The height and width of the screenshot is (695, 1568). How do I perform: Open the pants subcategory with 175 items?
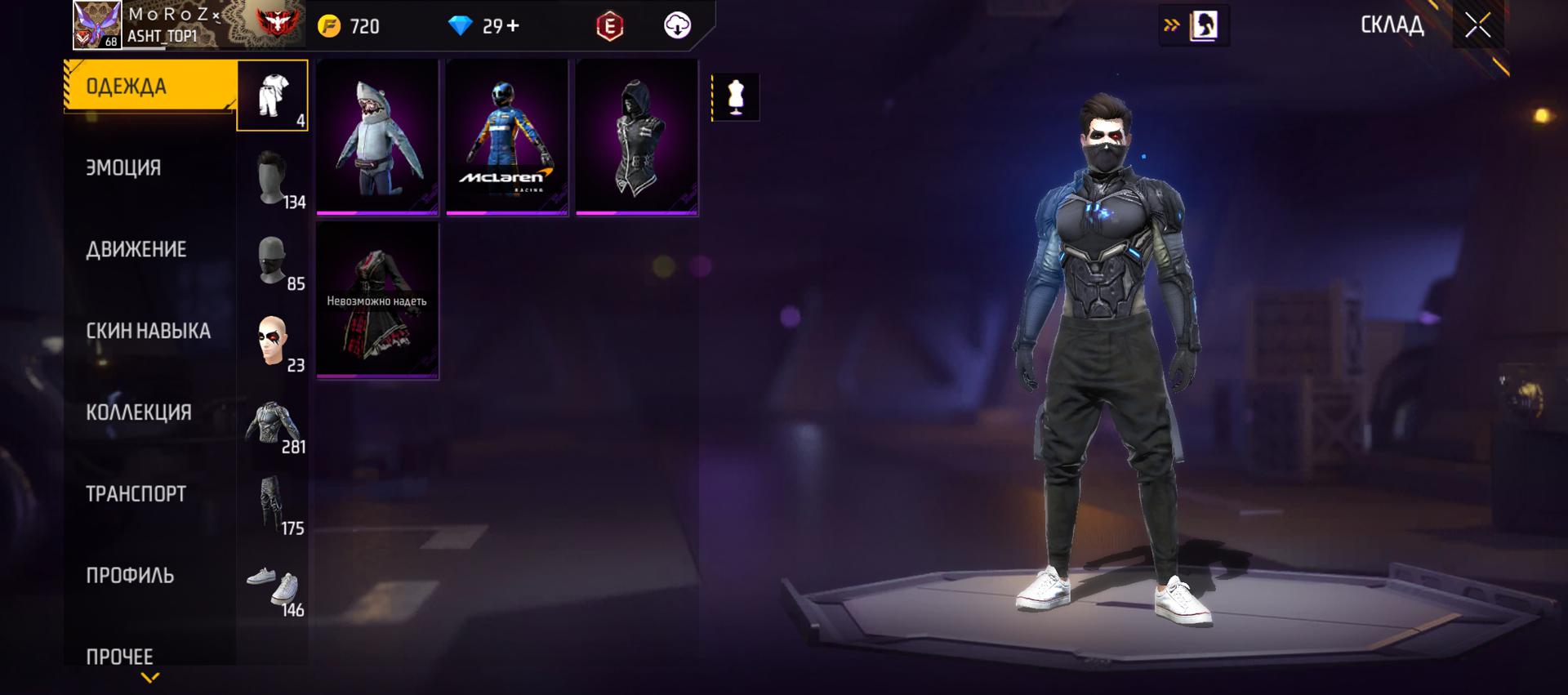[273, 505]
